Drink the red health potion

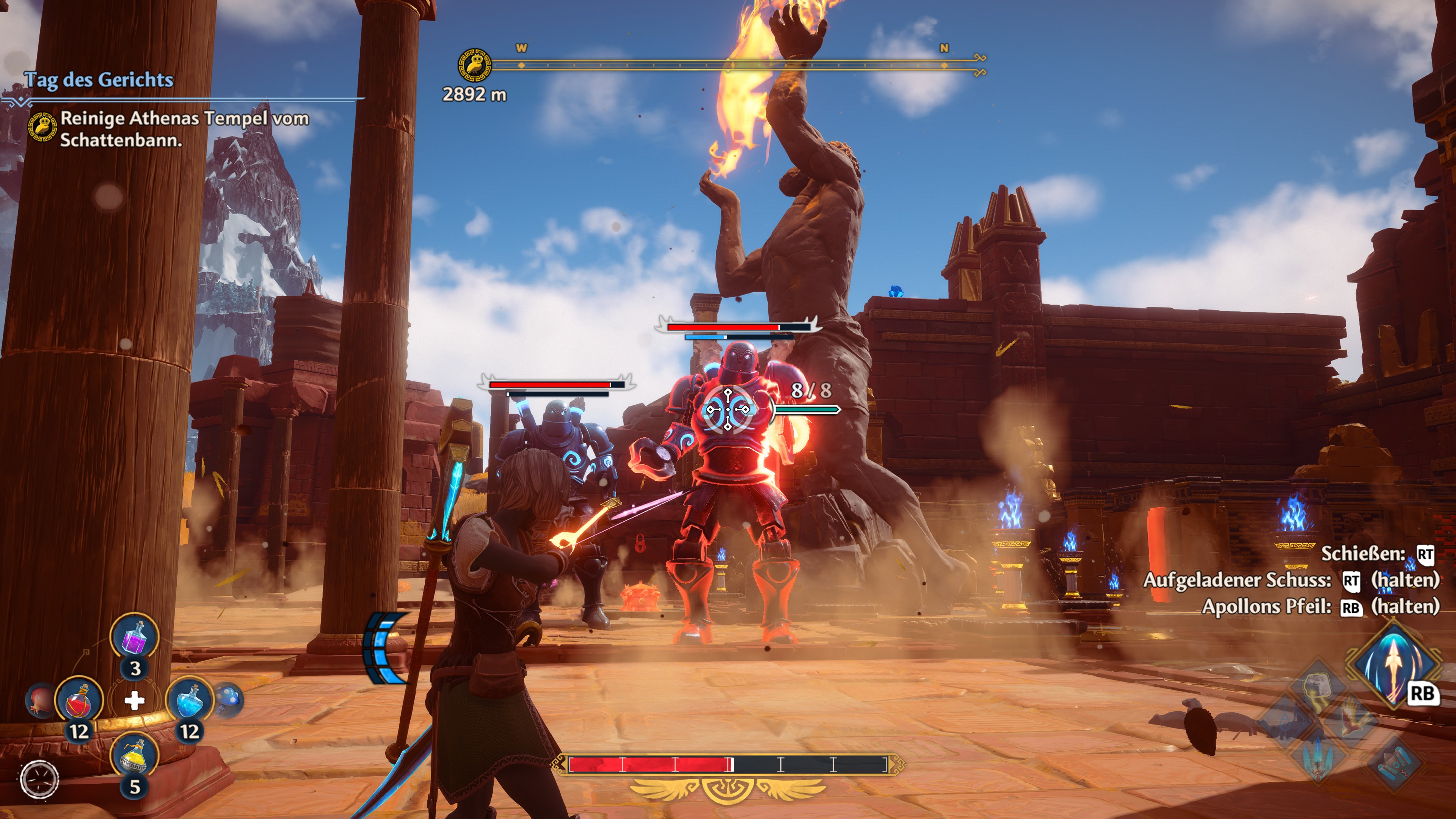coord(79,700)
